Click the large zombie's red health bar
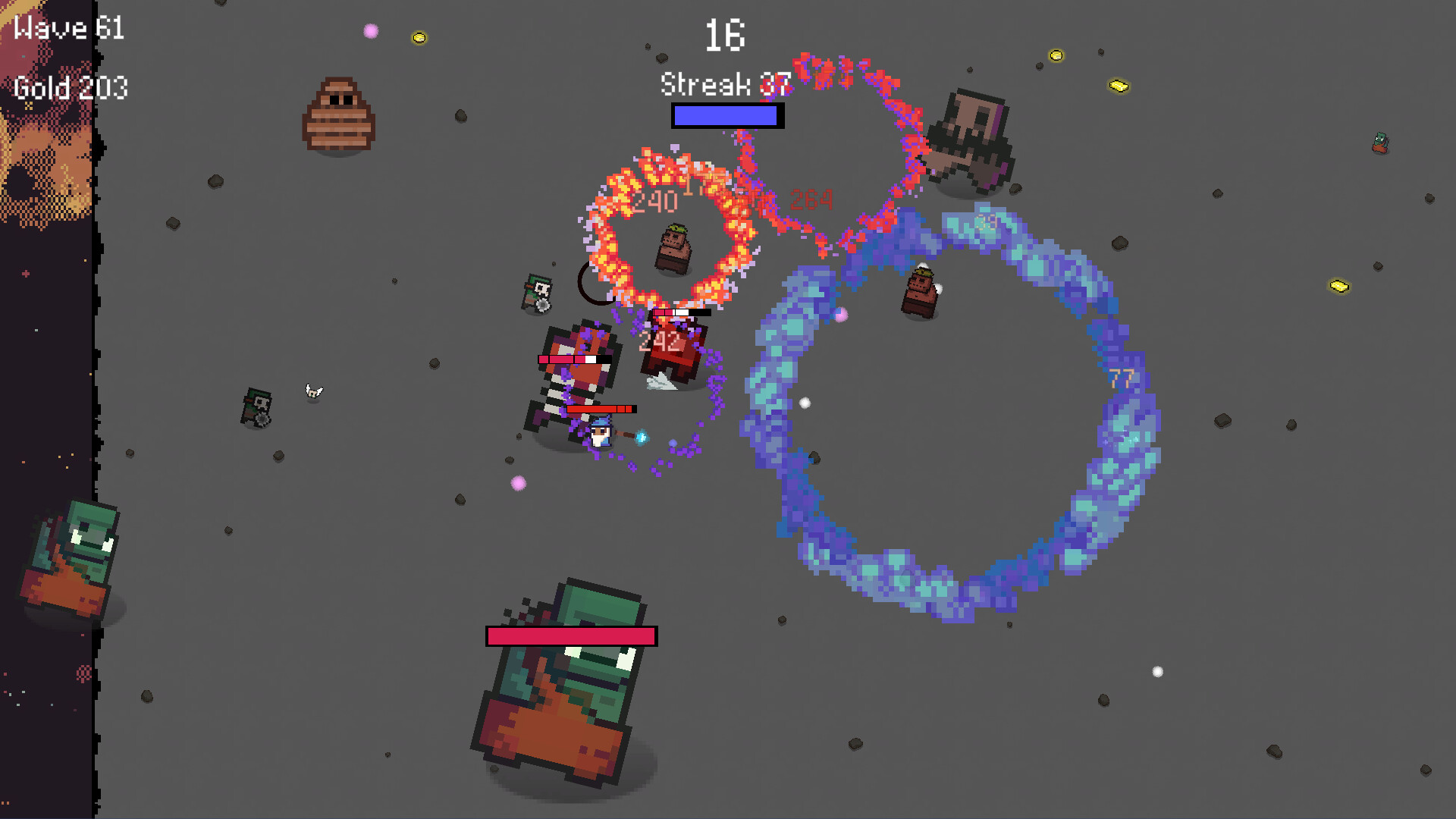Image resolution: width=1456 pixels, height=819 pixels. pos(569,635)
